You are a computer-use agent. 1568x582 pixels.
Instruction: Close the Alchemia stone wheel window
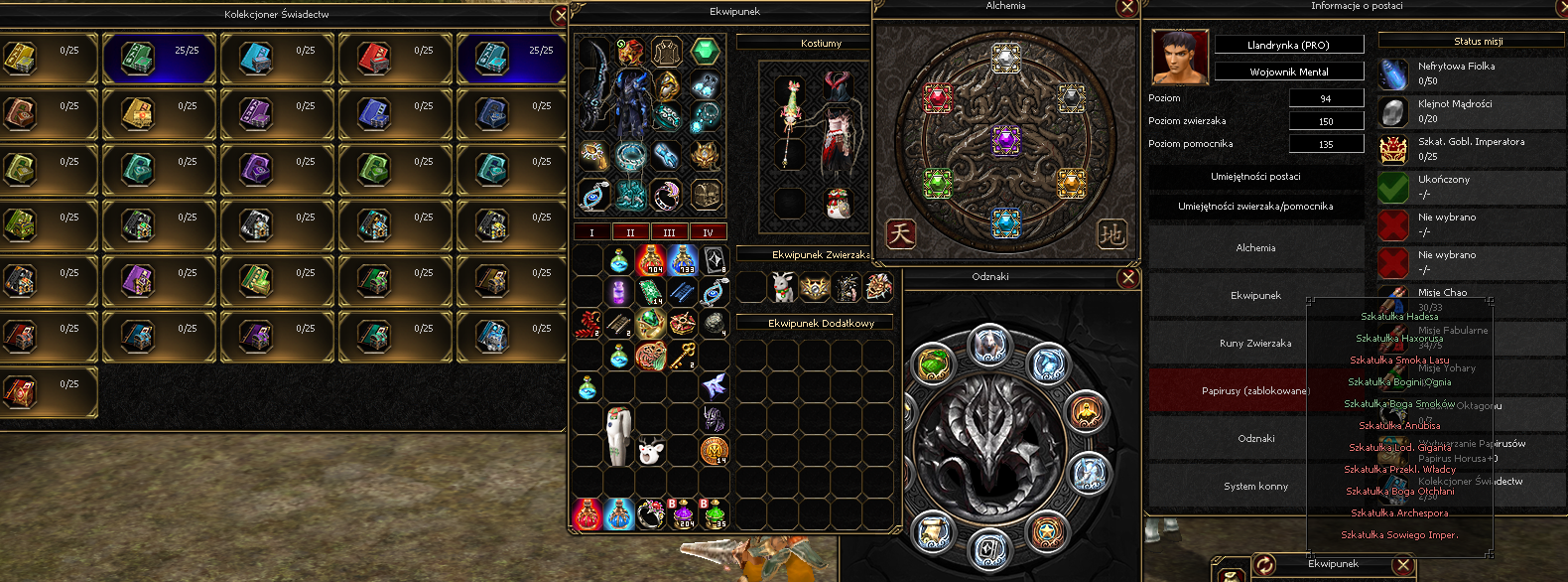1126,8
